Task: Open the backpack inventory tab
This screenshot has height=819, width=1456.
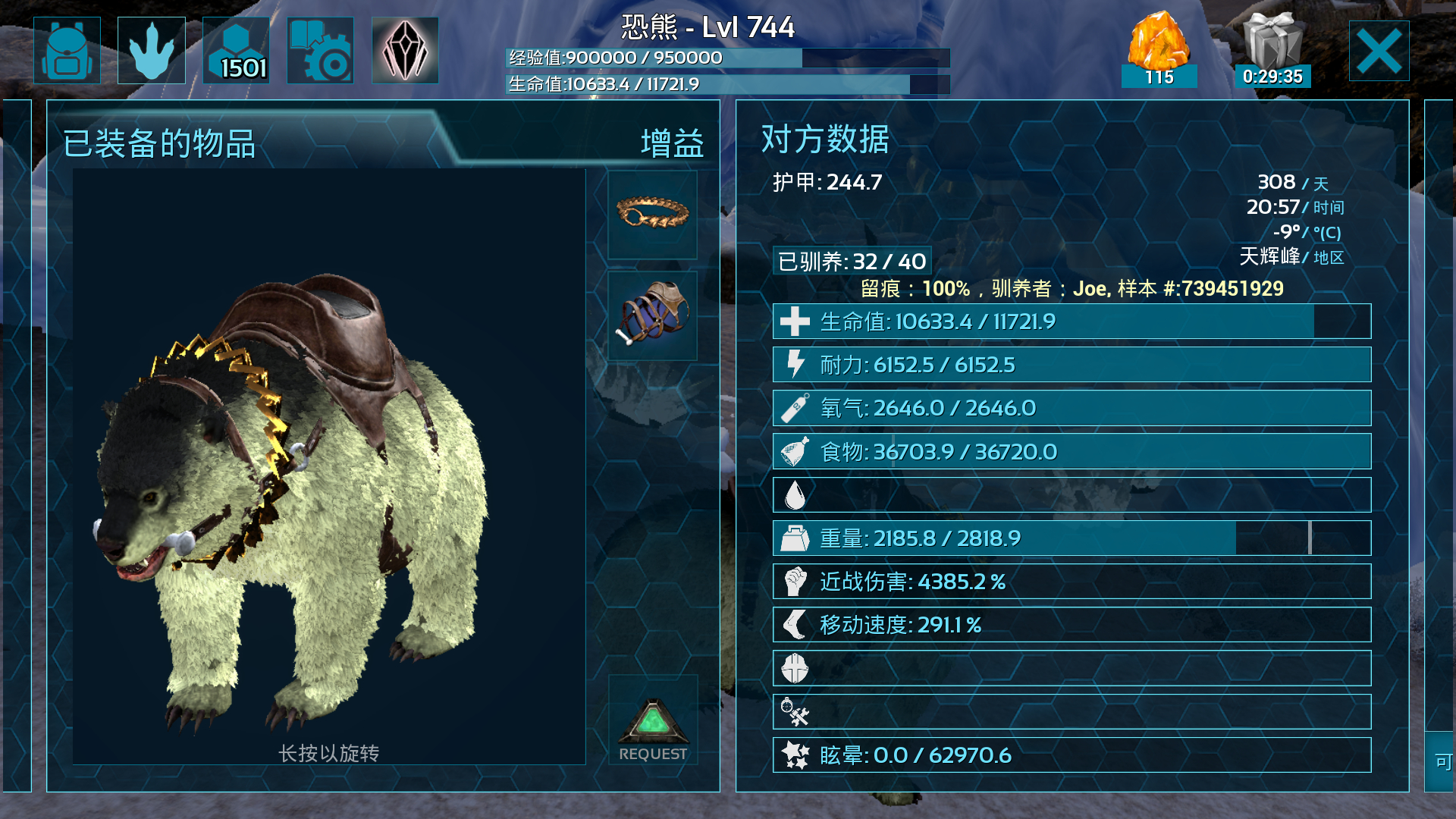Action: (x=67, y=50)
